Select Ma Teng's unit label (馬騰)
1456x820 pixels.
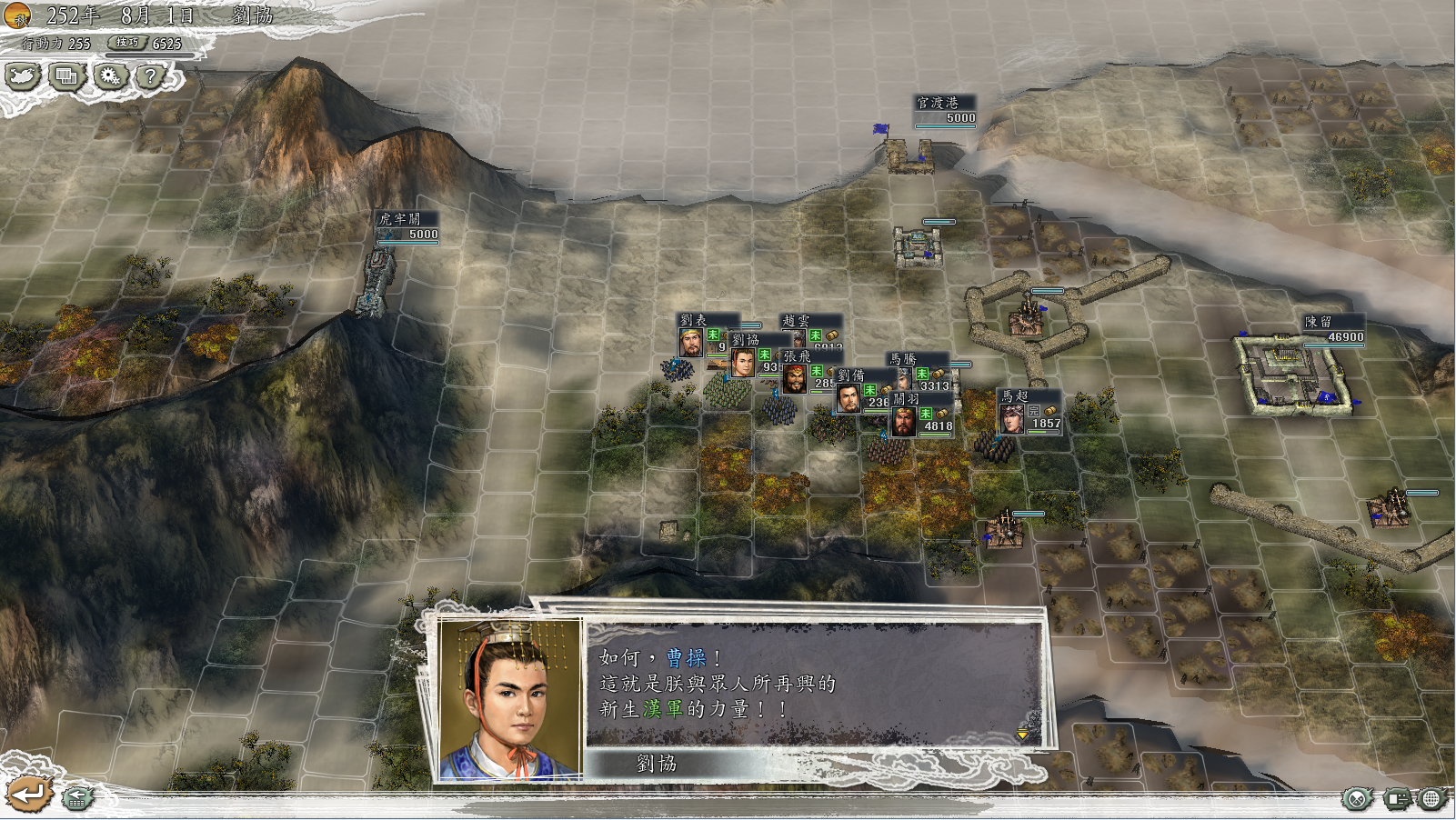[x=903, y=359]
